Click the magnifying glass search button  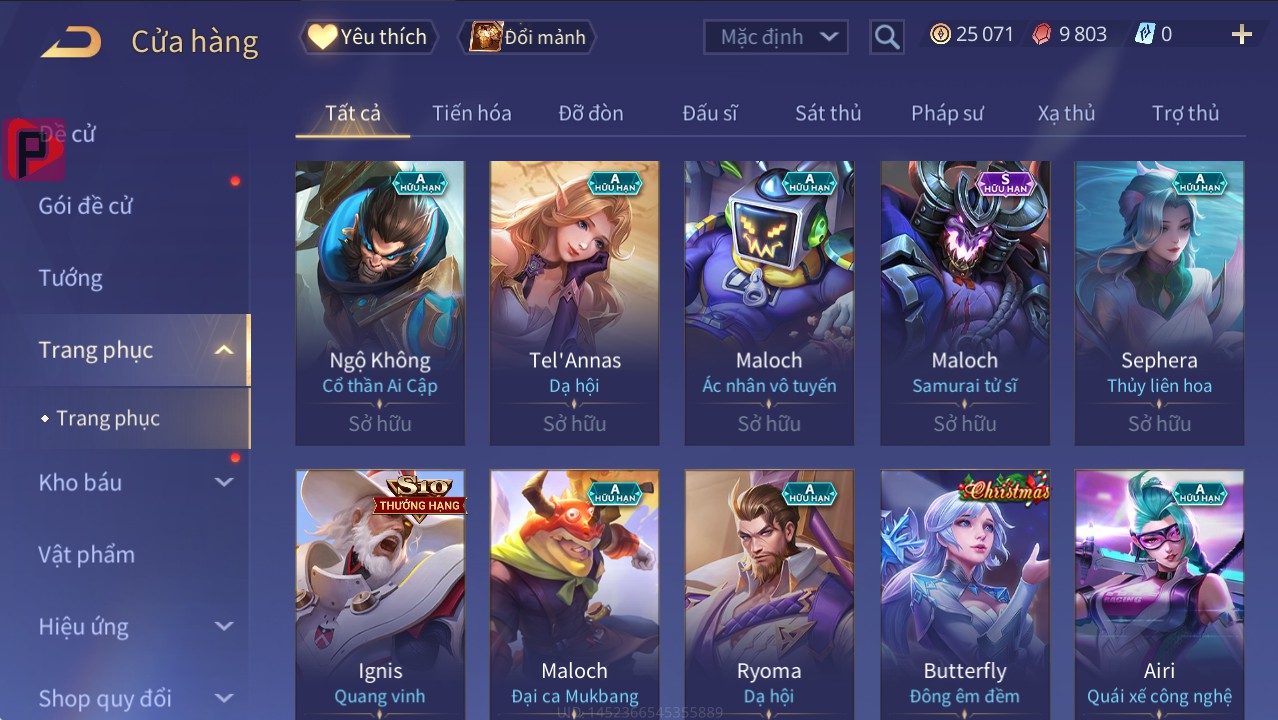[x=886, y=38]
